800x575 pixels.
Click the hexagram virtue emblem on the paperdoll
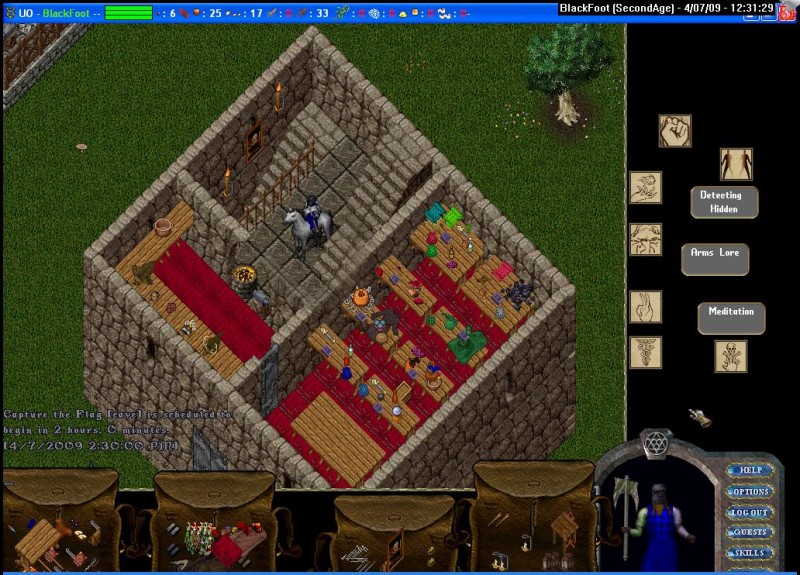point(655,445)
